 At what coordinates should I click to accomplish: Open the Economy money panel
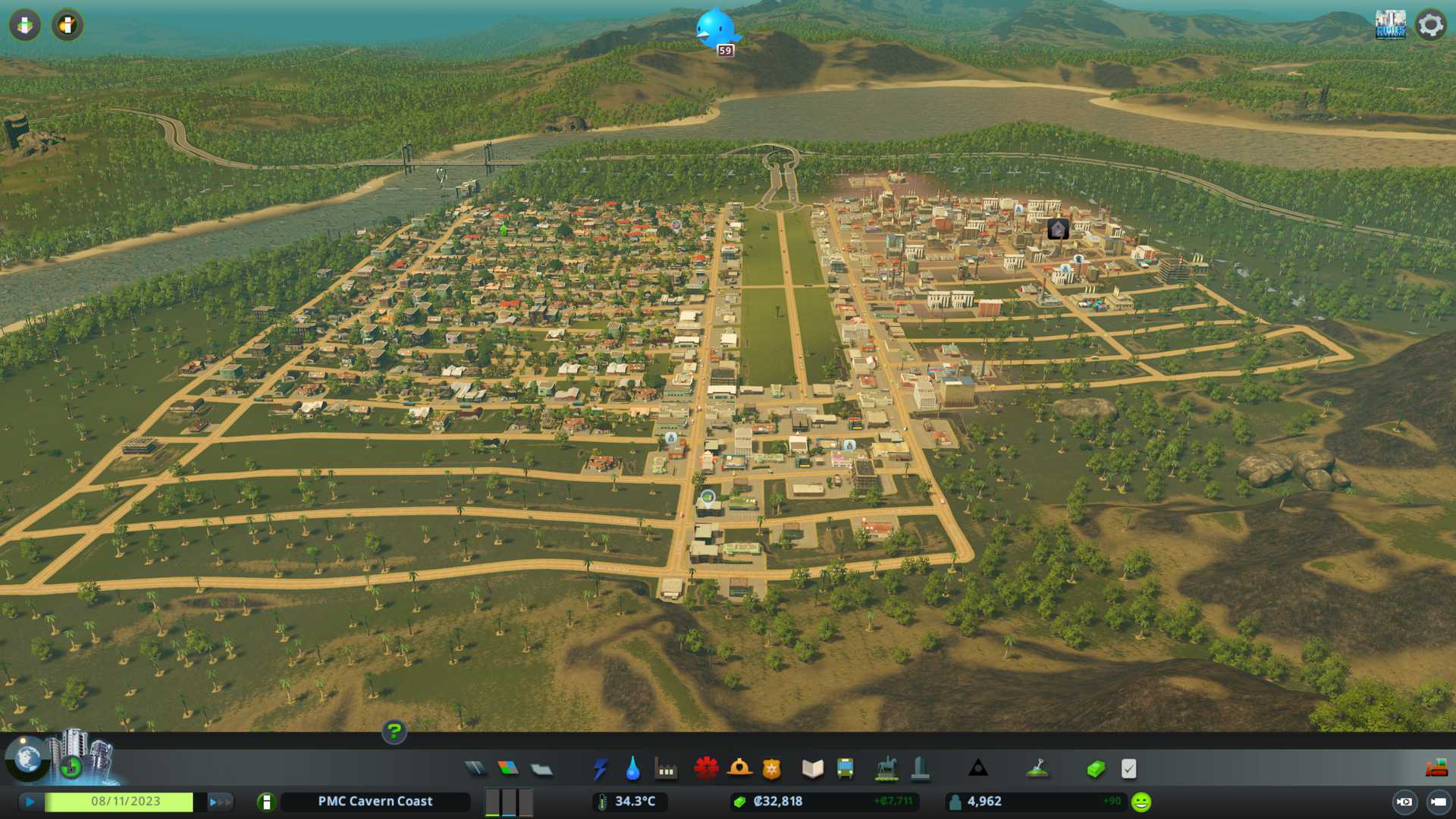click(x=1095, y=769)
